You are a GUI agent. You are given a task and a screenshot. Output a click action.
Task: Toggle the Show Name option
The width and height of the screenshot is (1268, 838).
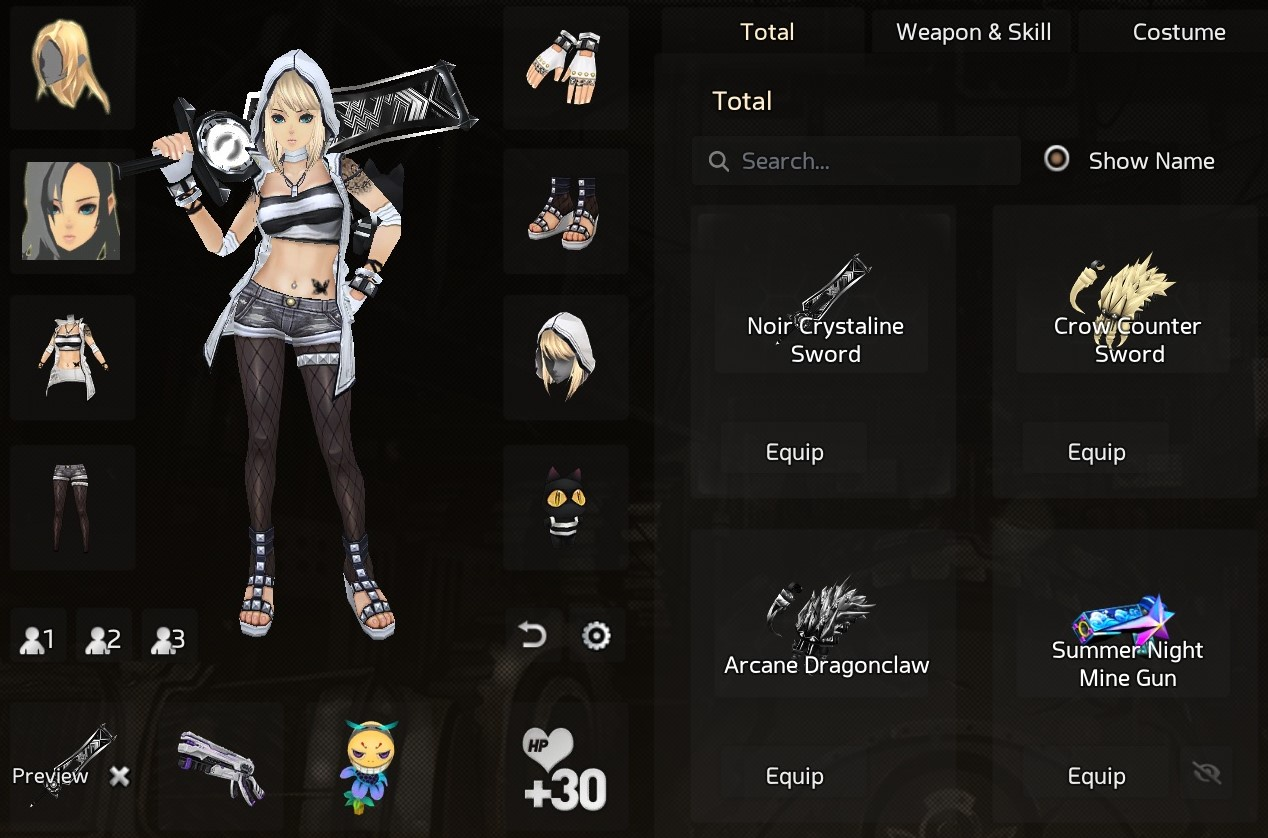[x=1057, y=160]
